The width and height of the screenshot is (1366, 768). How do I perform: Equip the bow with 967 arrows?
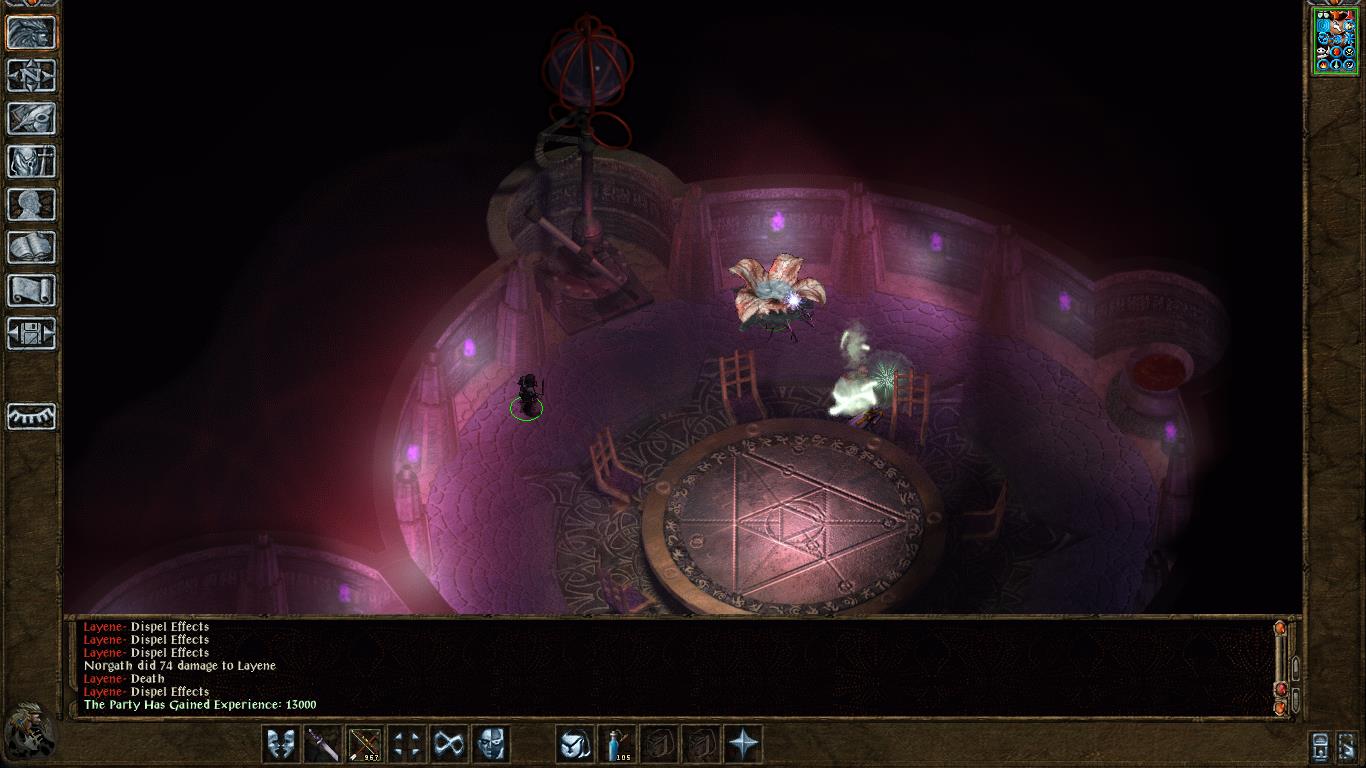point(365,744)
